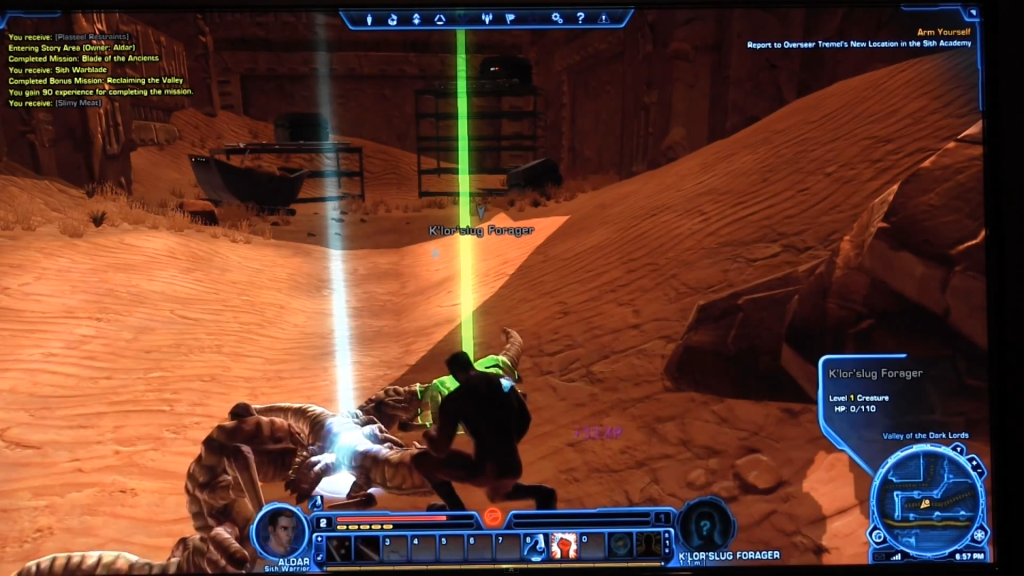Select the K'lor'slug Forager target portrait
This screenshot has height=576, width=1024.
tap(706, 526)
